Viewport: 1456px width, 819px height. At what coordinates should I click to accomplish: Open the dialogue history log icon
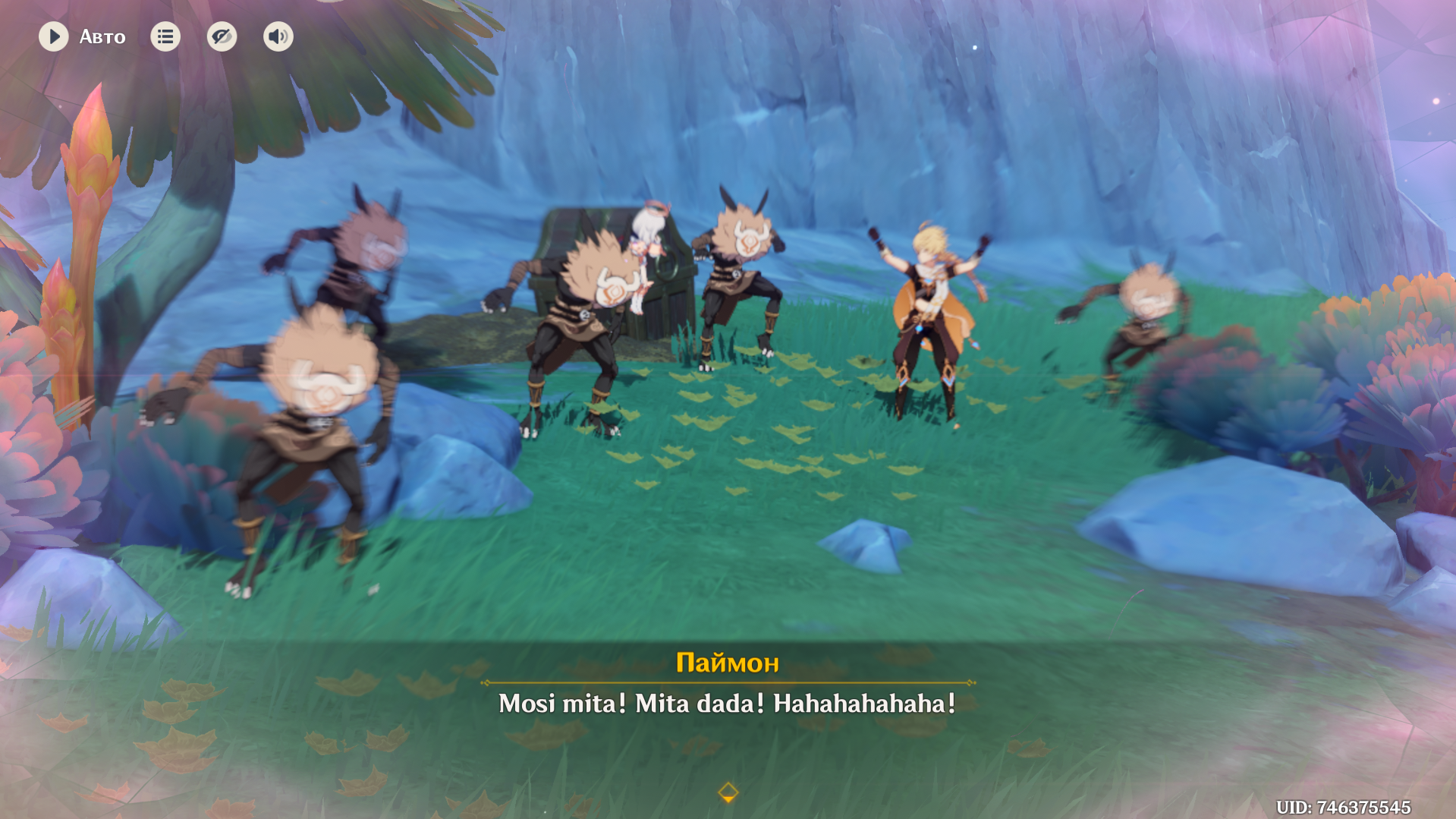click(165, 36)
